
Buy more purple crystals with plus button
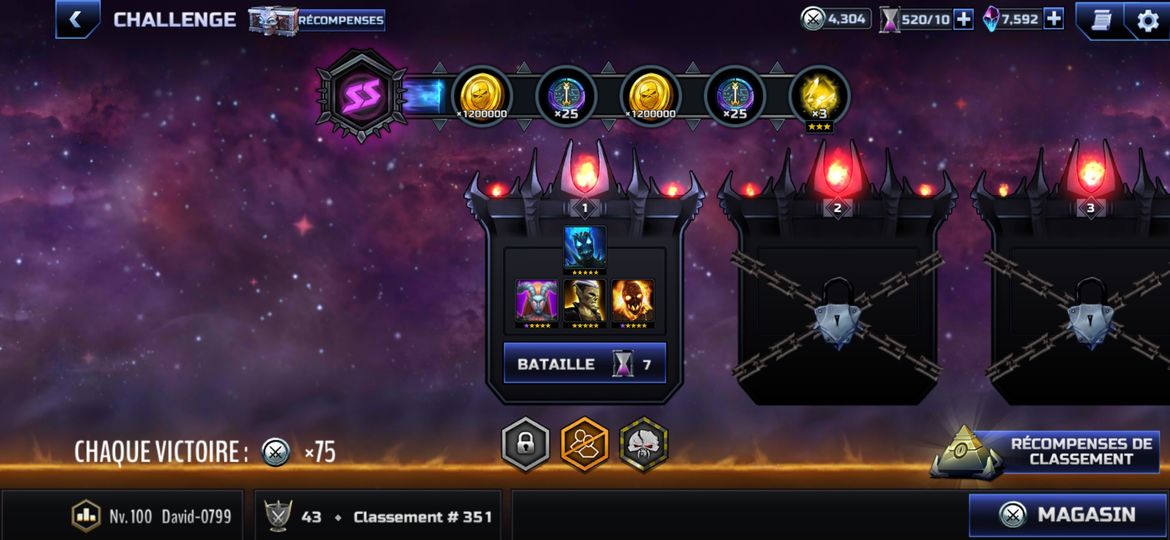pos(1053,19)
